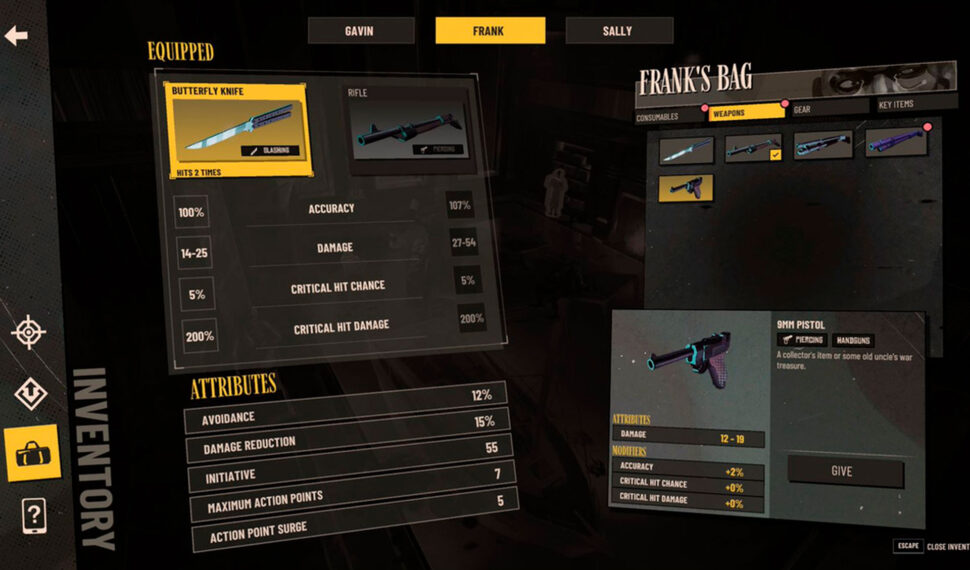
Task: Open the crosshair target menu icon
Action: [29, 332]
